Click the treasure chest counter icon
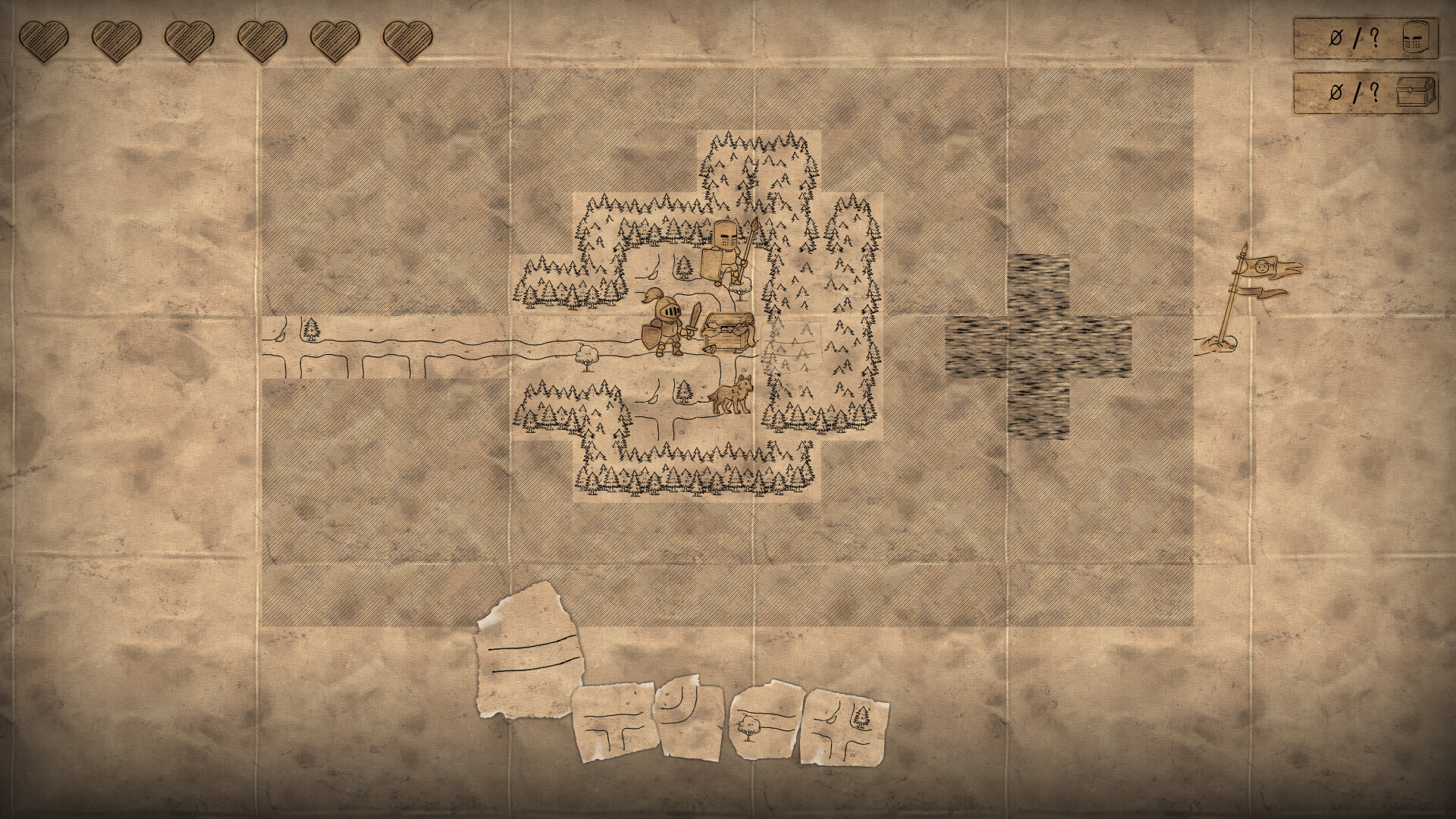Viewport: 1456px width, 819px height. click(x=1415, y=95)
